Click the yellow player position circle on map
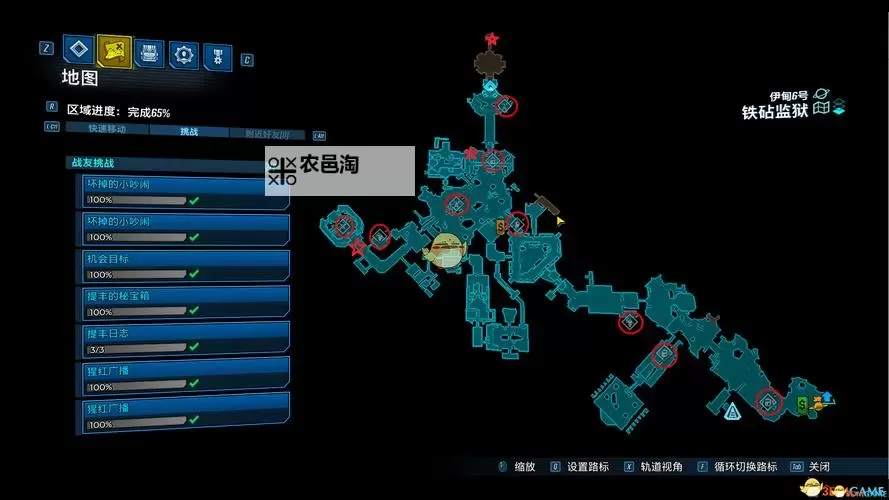 (445, 250)
